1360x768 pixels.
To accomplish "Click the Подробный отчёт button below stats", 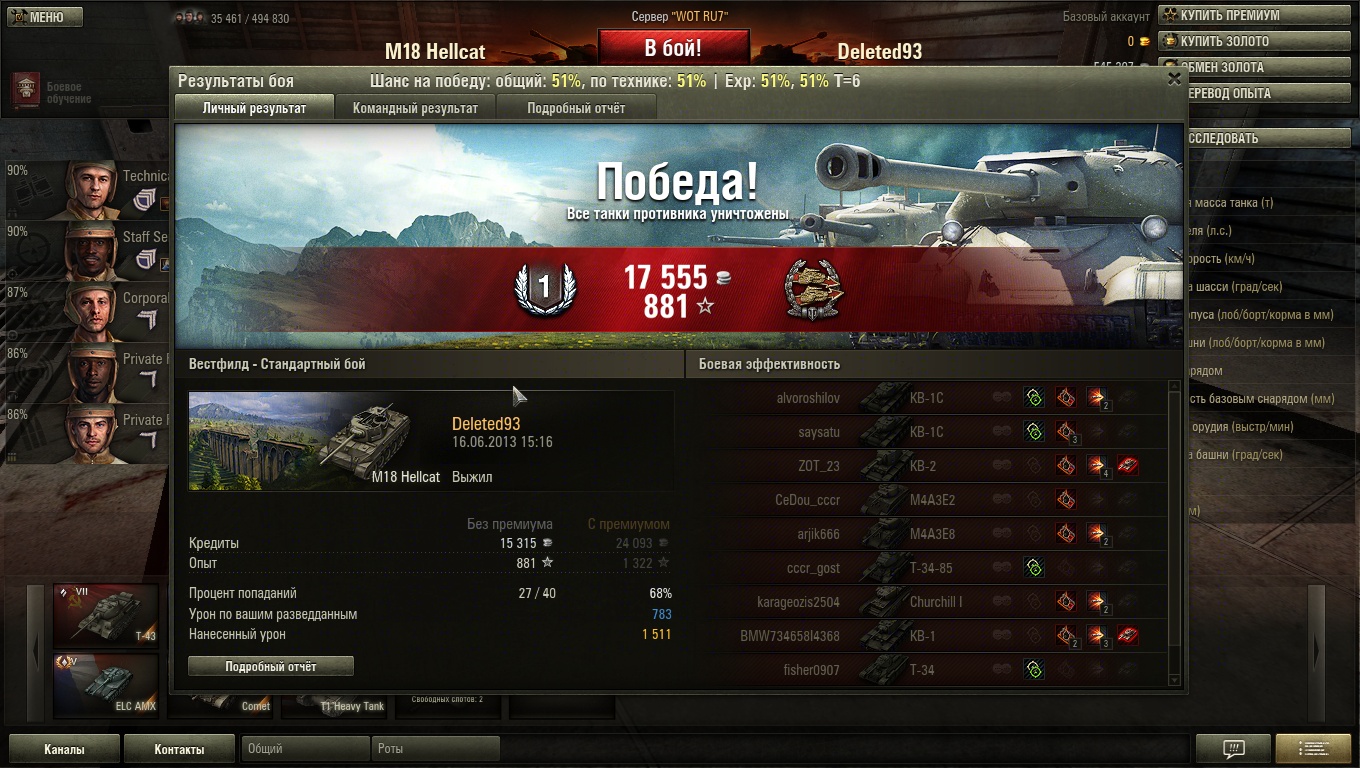I will (x=271, y=666).
